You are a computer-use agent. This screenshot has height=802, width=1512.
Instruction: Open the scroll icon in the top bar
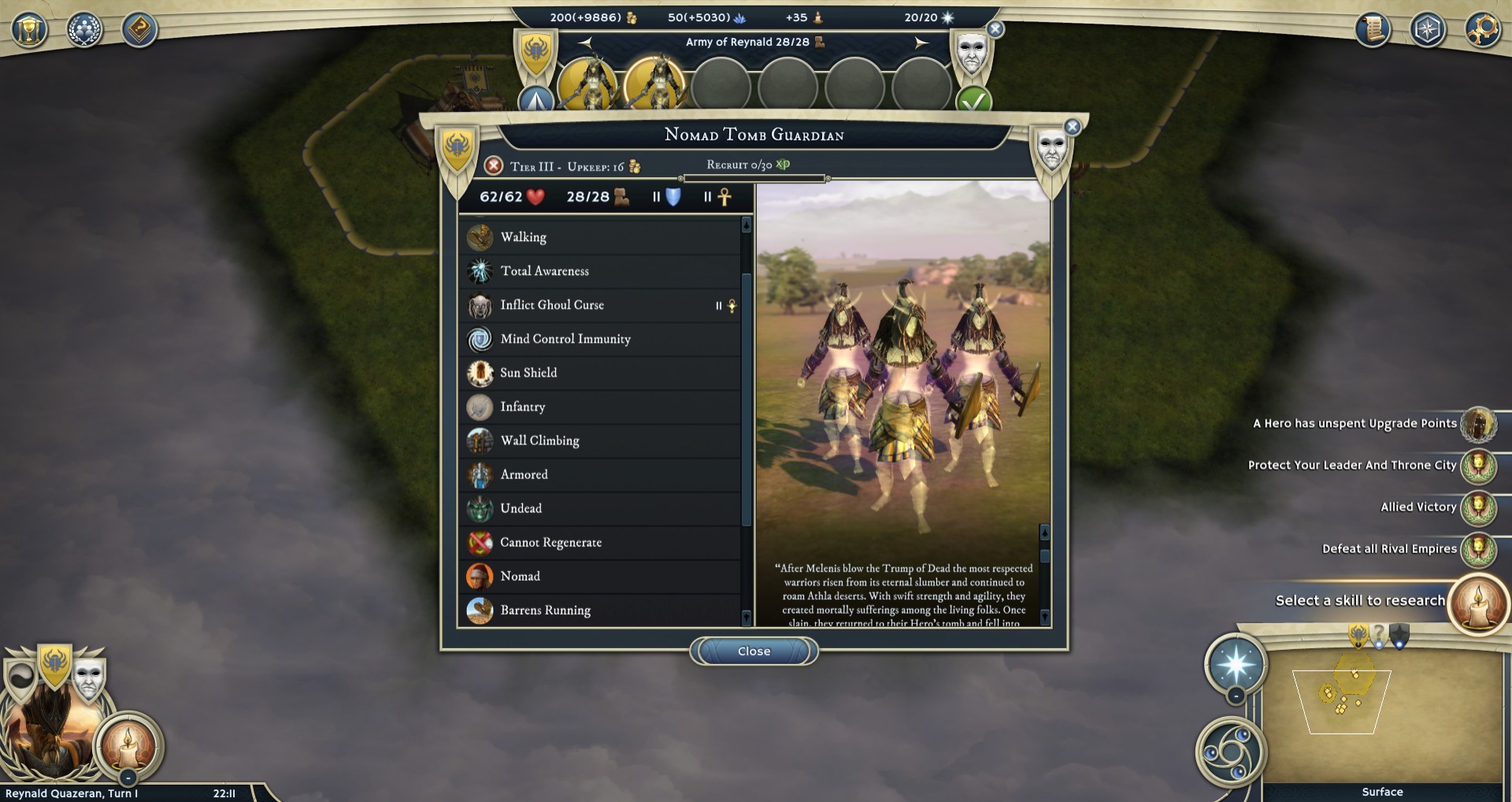point(1373,30)
